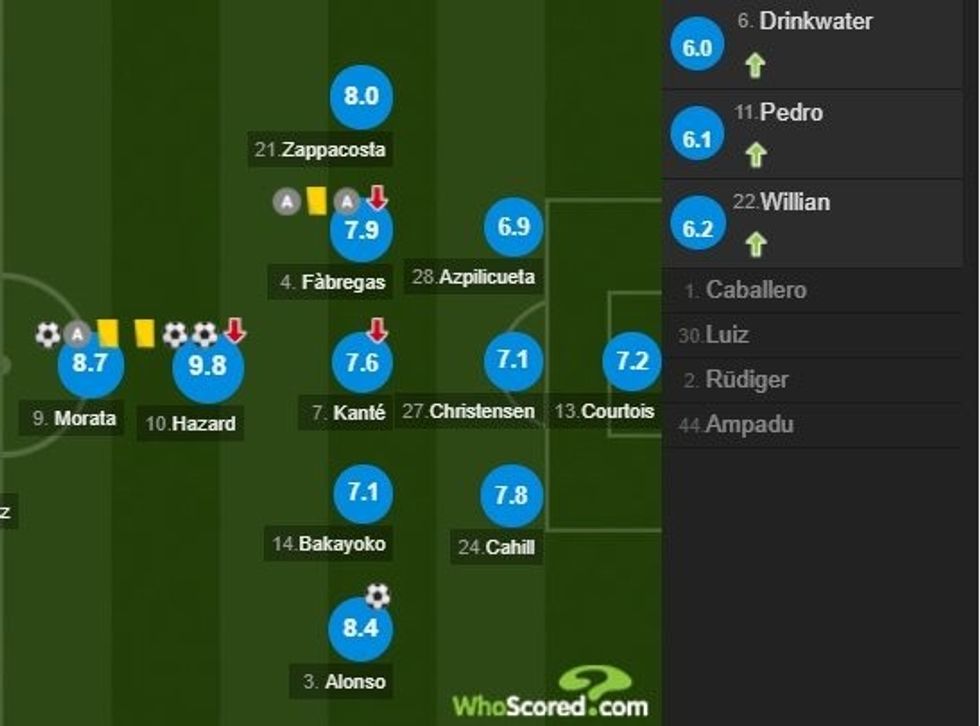The image size is (980, 726).
Task: Choose substitute Pedro in the bench list
Action: pyautogui.click(x=790, y=113)
